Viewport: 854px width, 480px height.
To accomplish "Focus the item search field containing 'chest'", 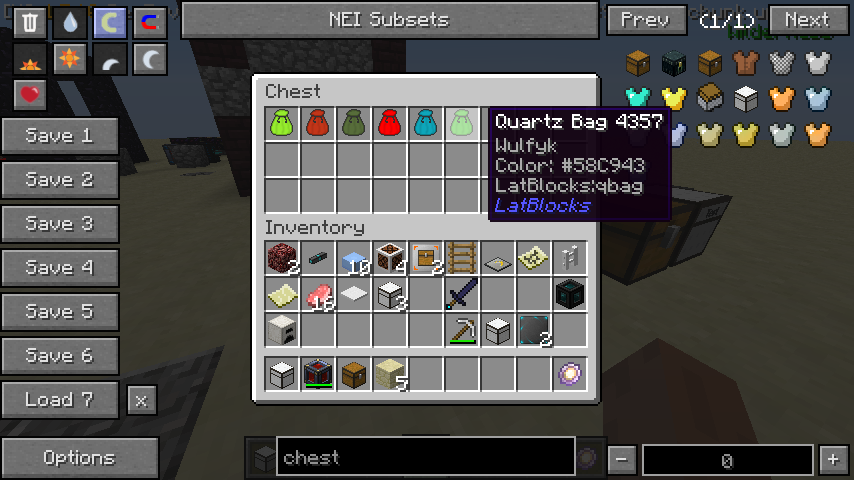I will (425, 458).
